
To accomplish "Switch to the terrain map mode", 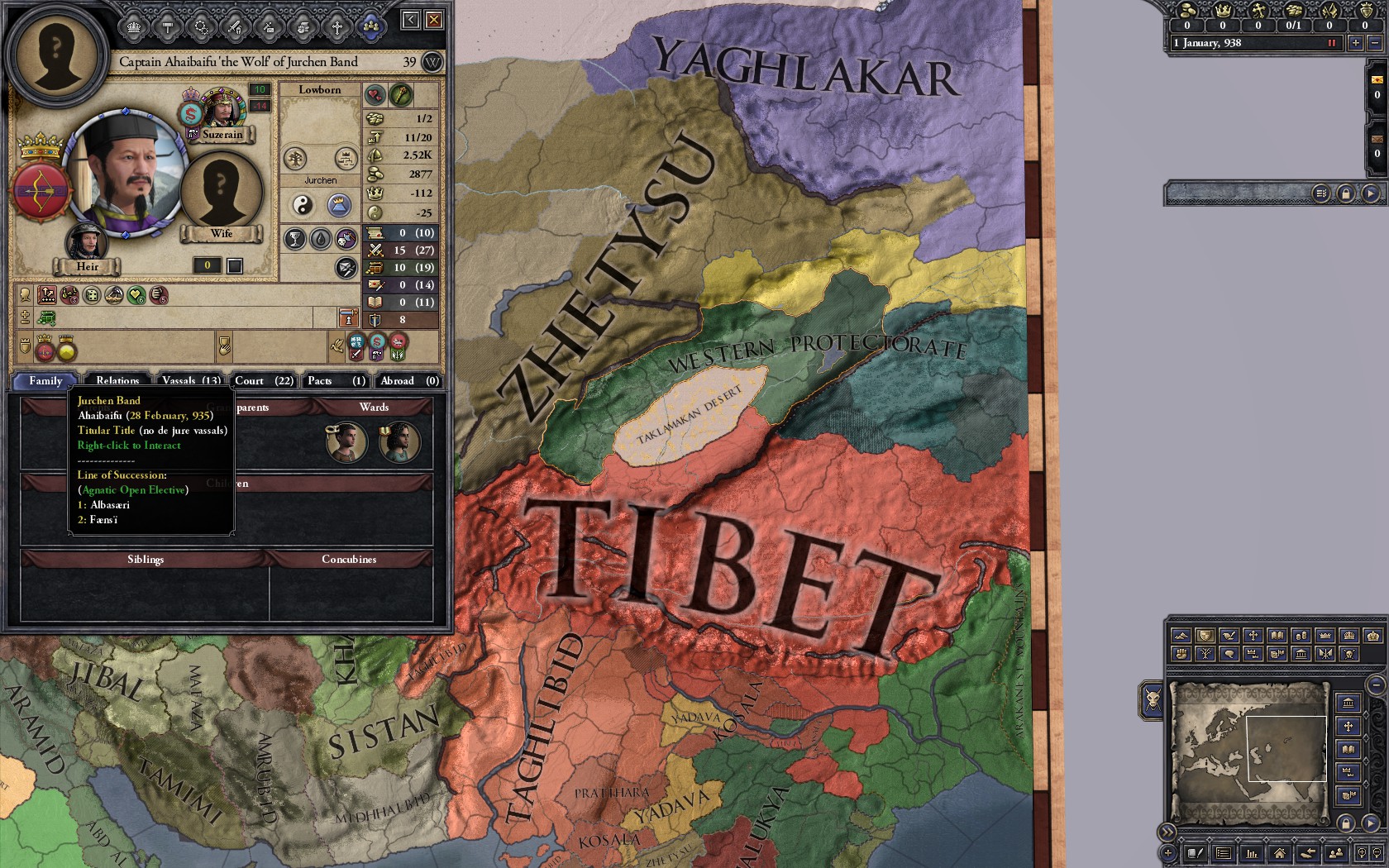I will (1182, 637).
